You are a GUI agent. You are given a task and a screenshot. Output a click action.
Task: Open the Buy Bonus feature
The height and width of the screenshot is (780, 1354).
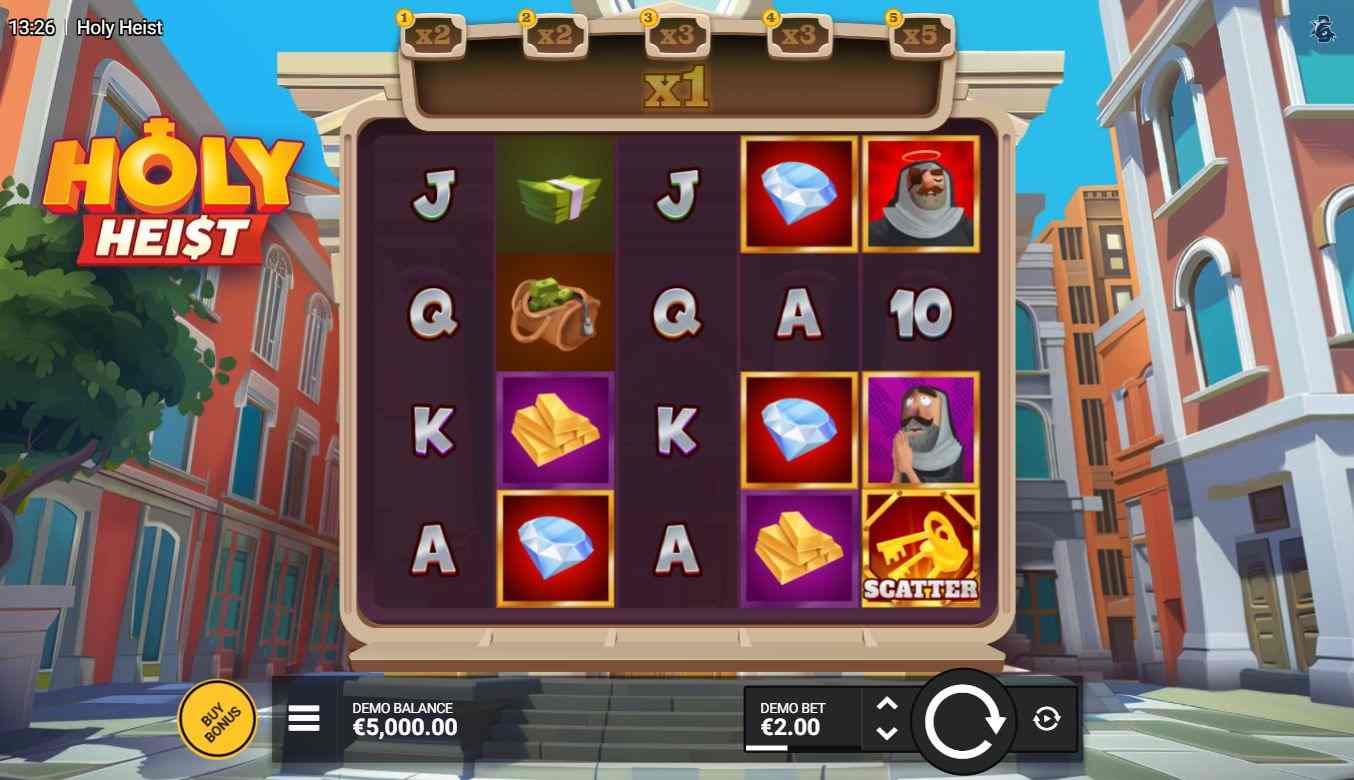(216, 719)
